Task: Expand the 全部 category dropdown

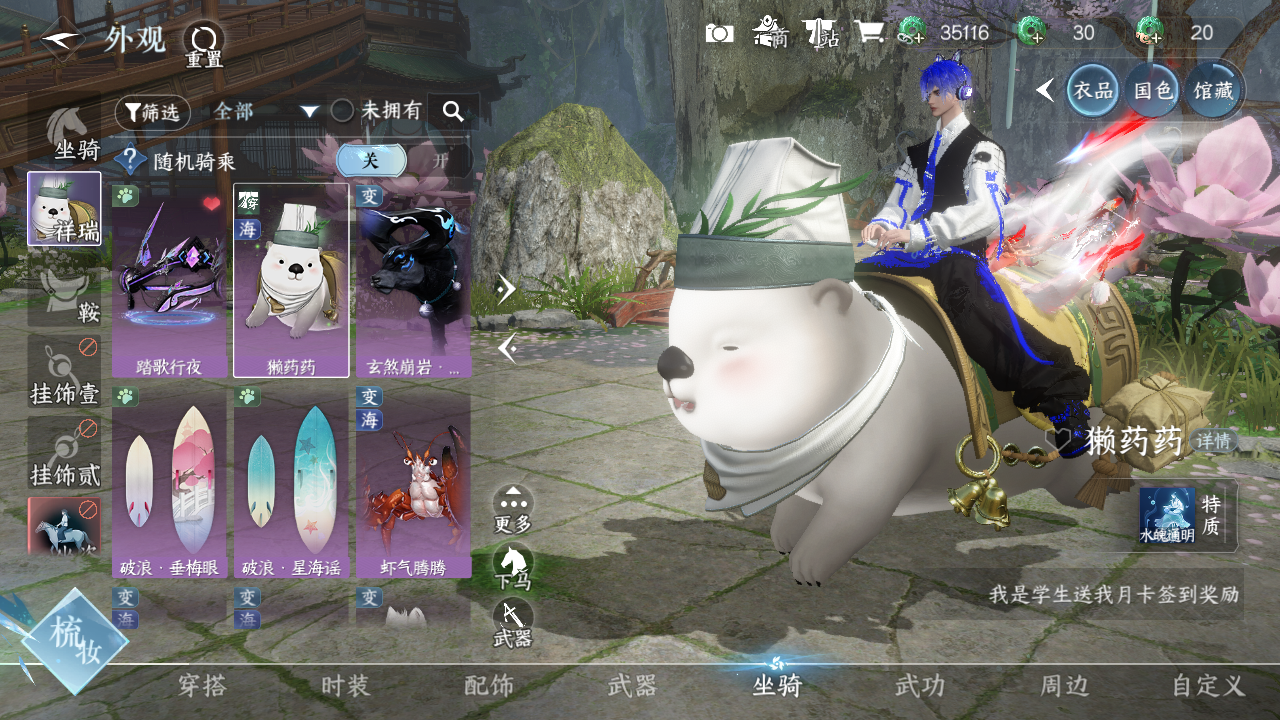Action: pyautogui.click(x=265, y=111)
